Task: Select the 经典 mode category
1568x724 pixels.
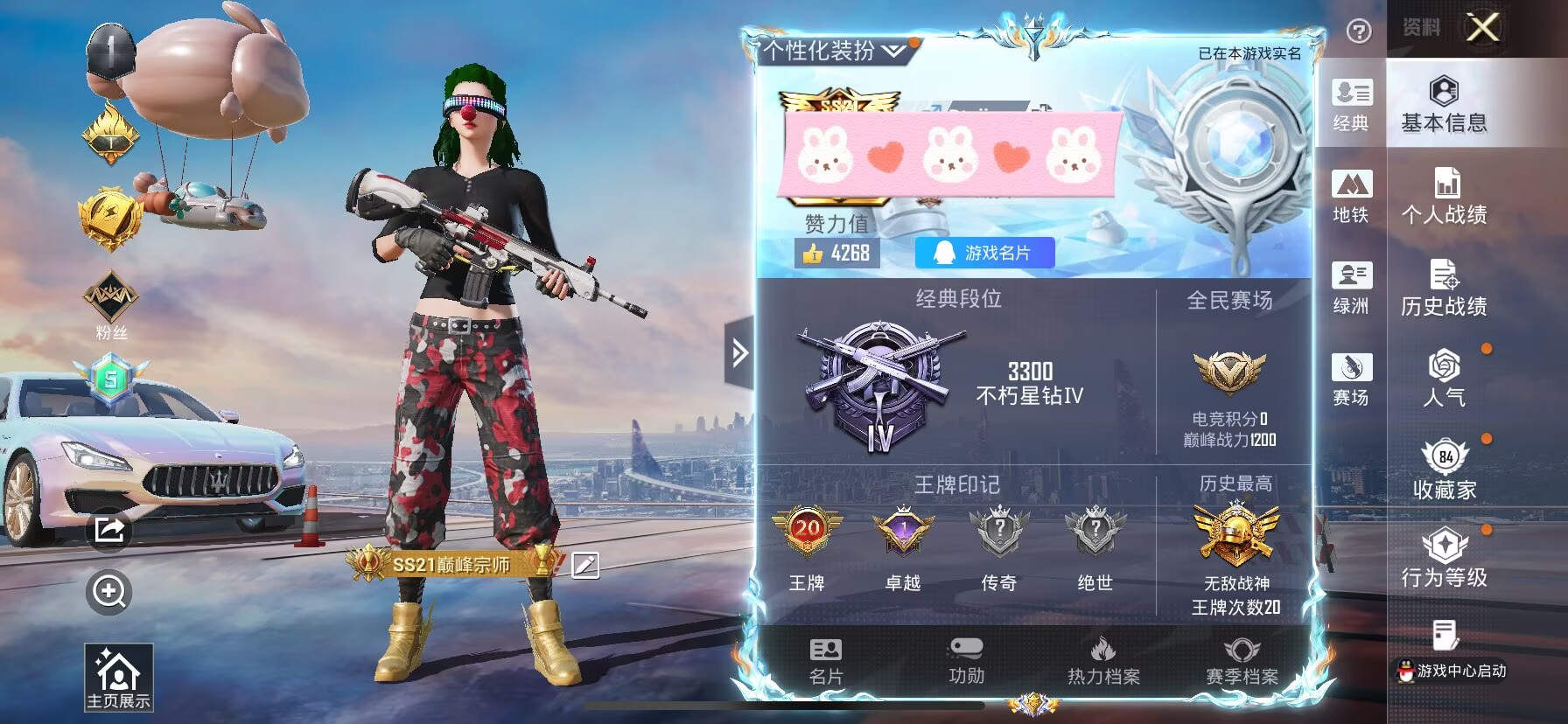Action: [x=1351, y=104]
